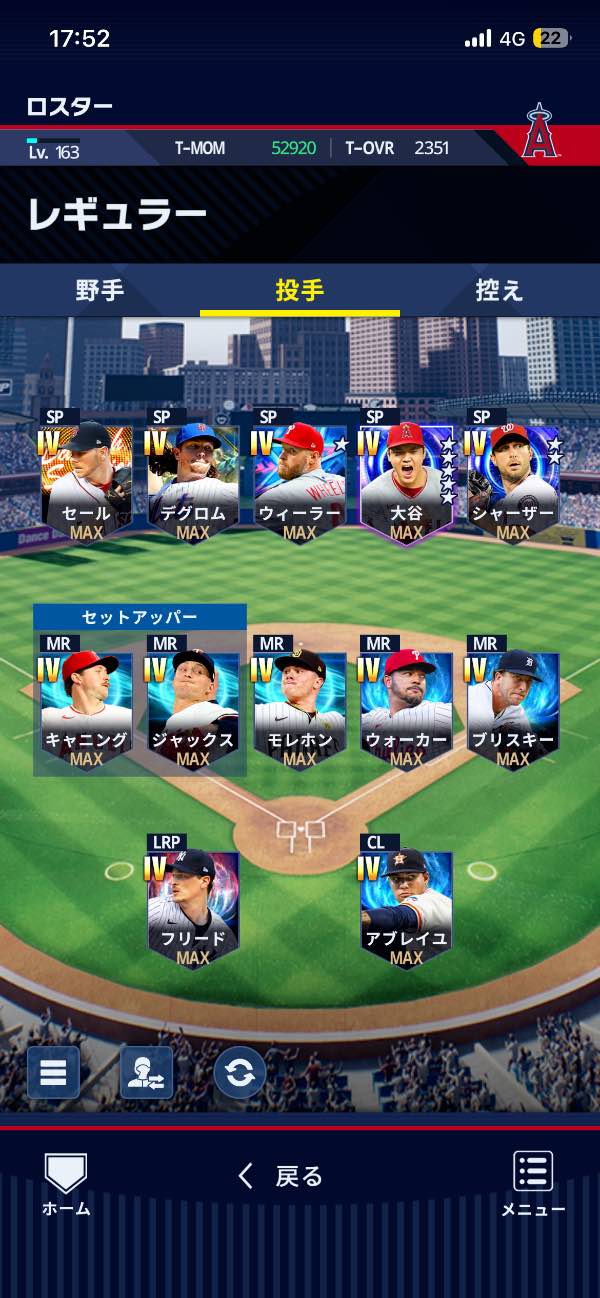
Task: Tap the circular refresh arrows button
Action: 240,1072
